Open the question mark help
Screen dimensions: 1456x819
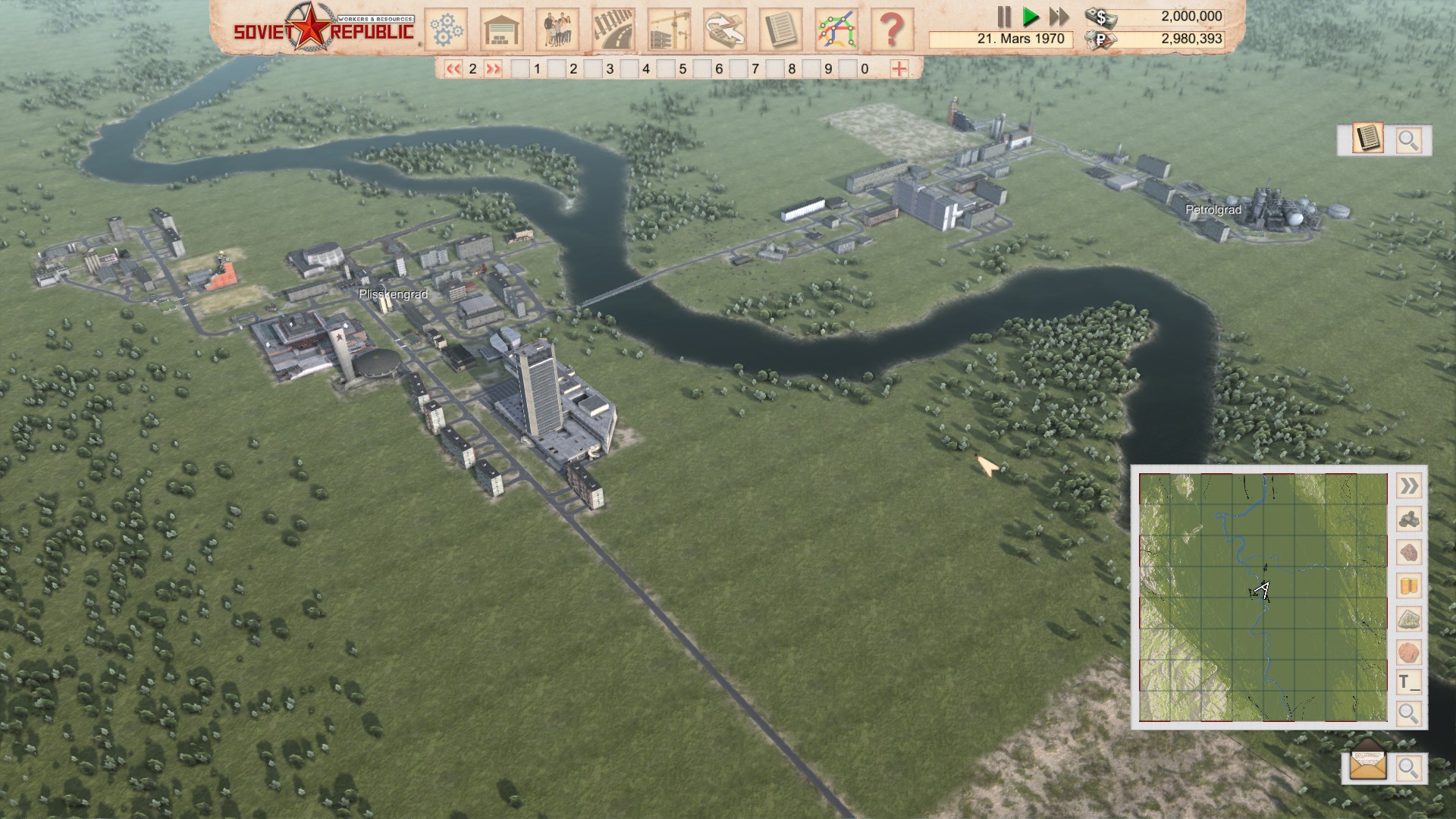point(892,30)
